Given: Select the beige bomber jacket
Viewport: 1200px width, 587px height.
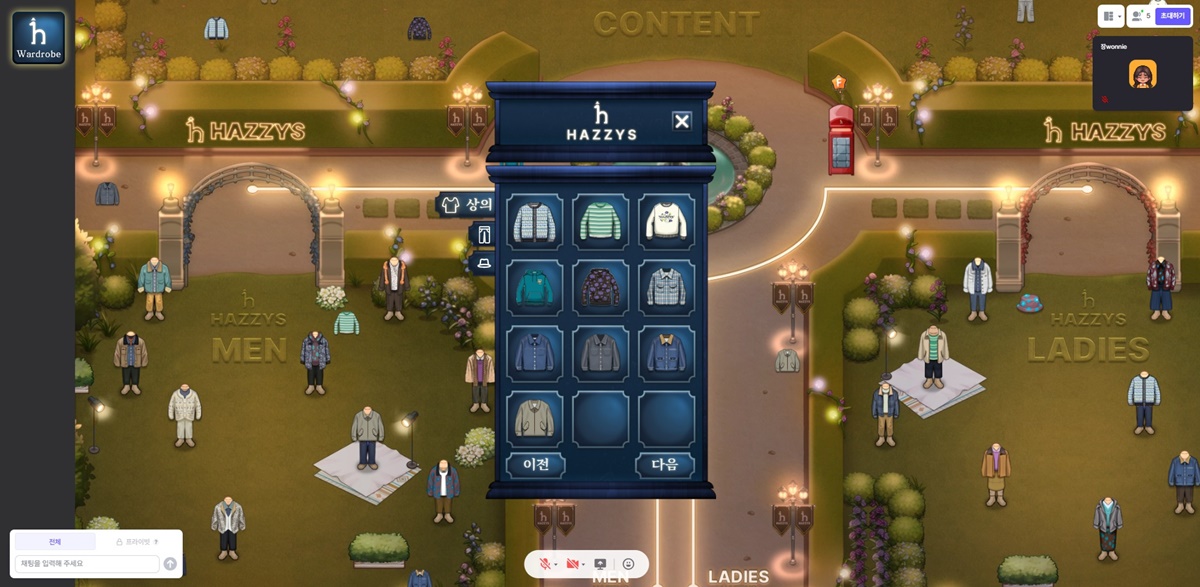Looking at the screenshot, I should pyautogui.click(x=534, y=418).
